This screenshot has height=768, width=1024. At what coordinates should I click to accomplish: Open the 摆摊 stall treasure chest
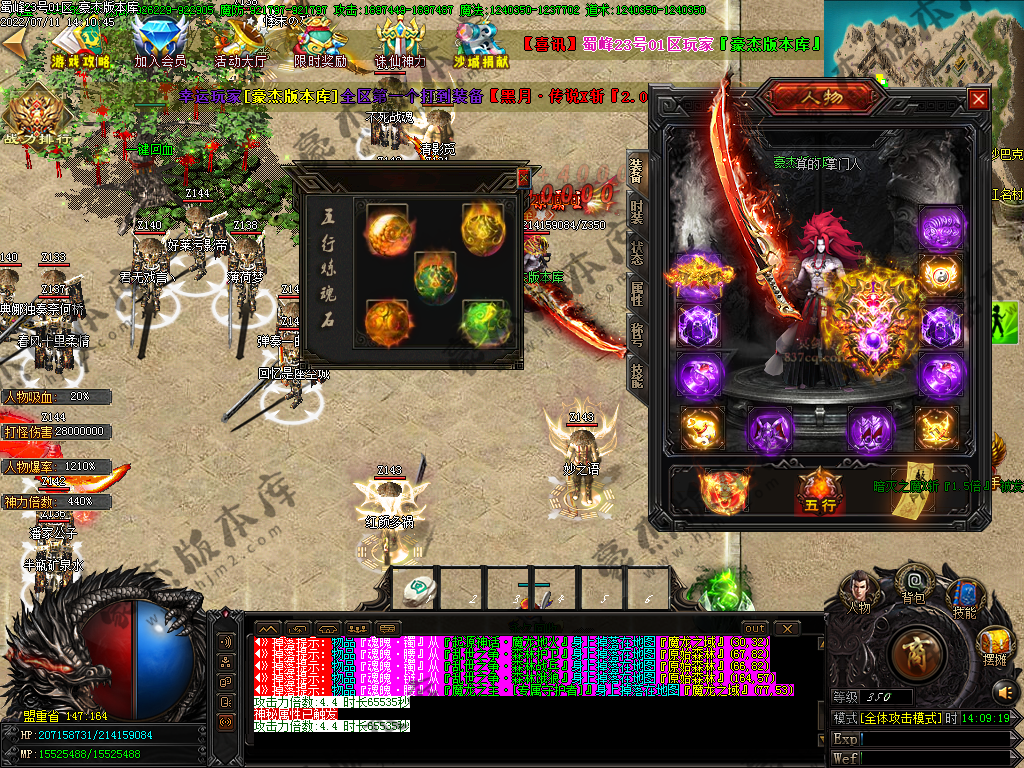(x=994, y=643)
